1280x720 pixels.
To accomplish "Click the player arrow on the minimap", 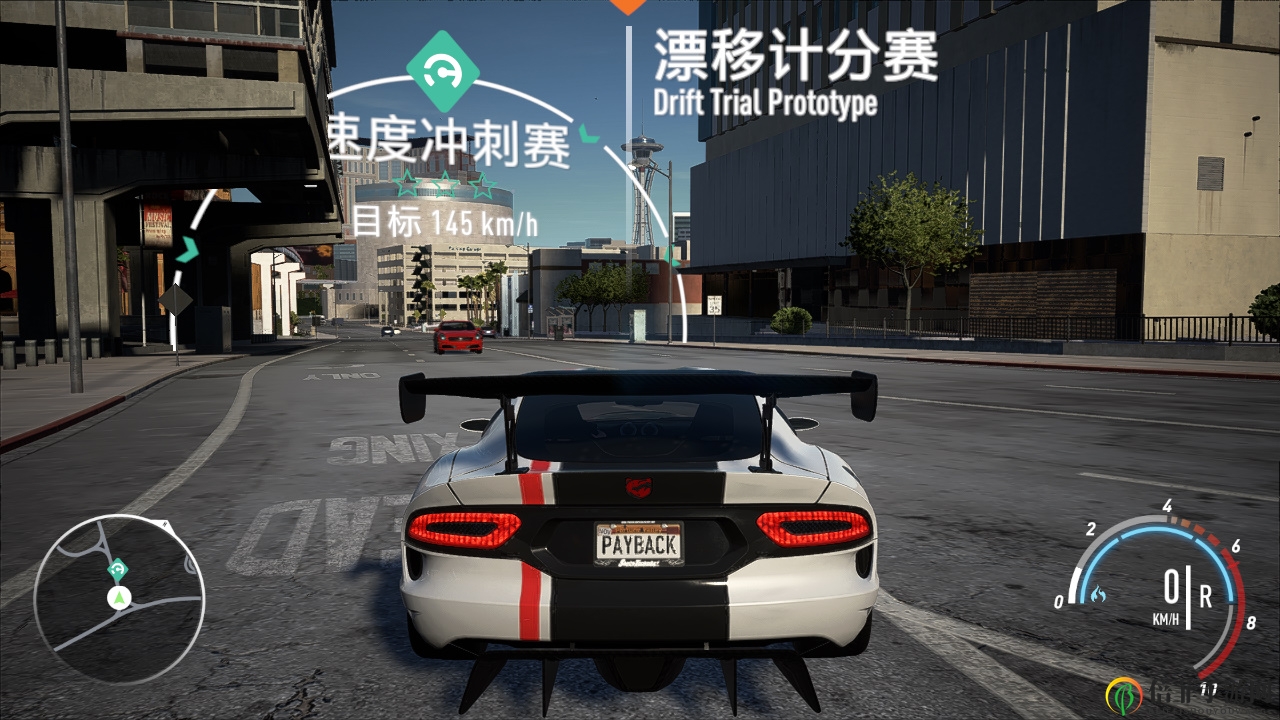I will pos(119,596).
